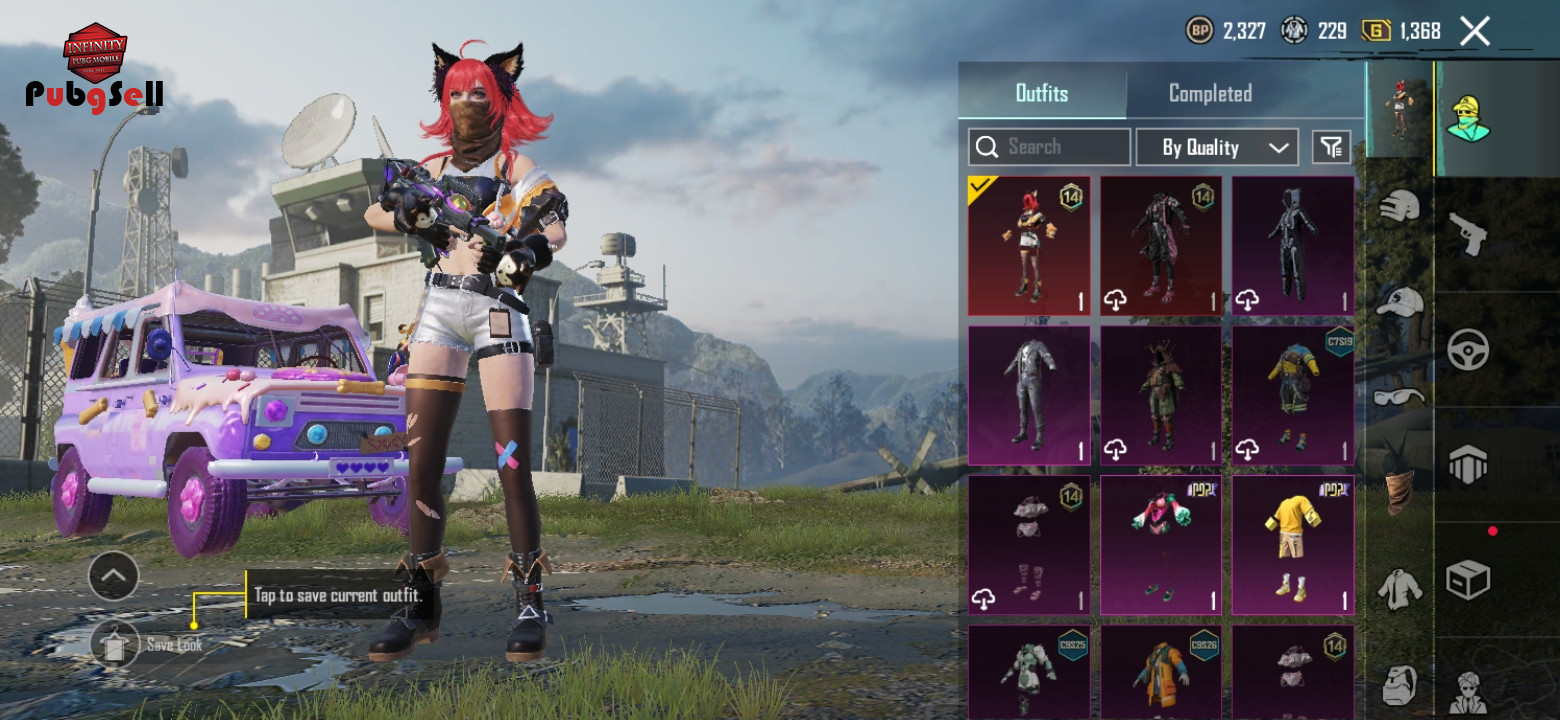
Task: Close the inventory screen with the X
Action: click(1475, 31)
